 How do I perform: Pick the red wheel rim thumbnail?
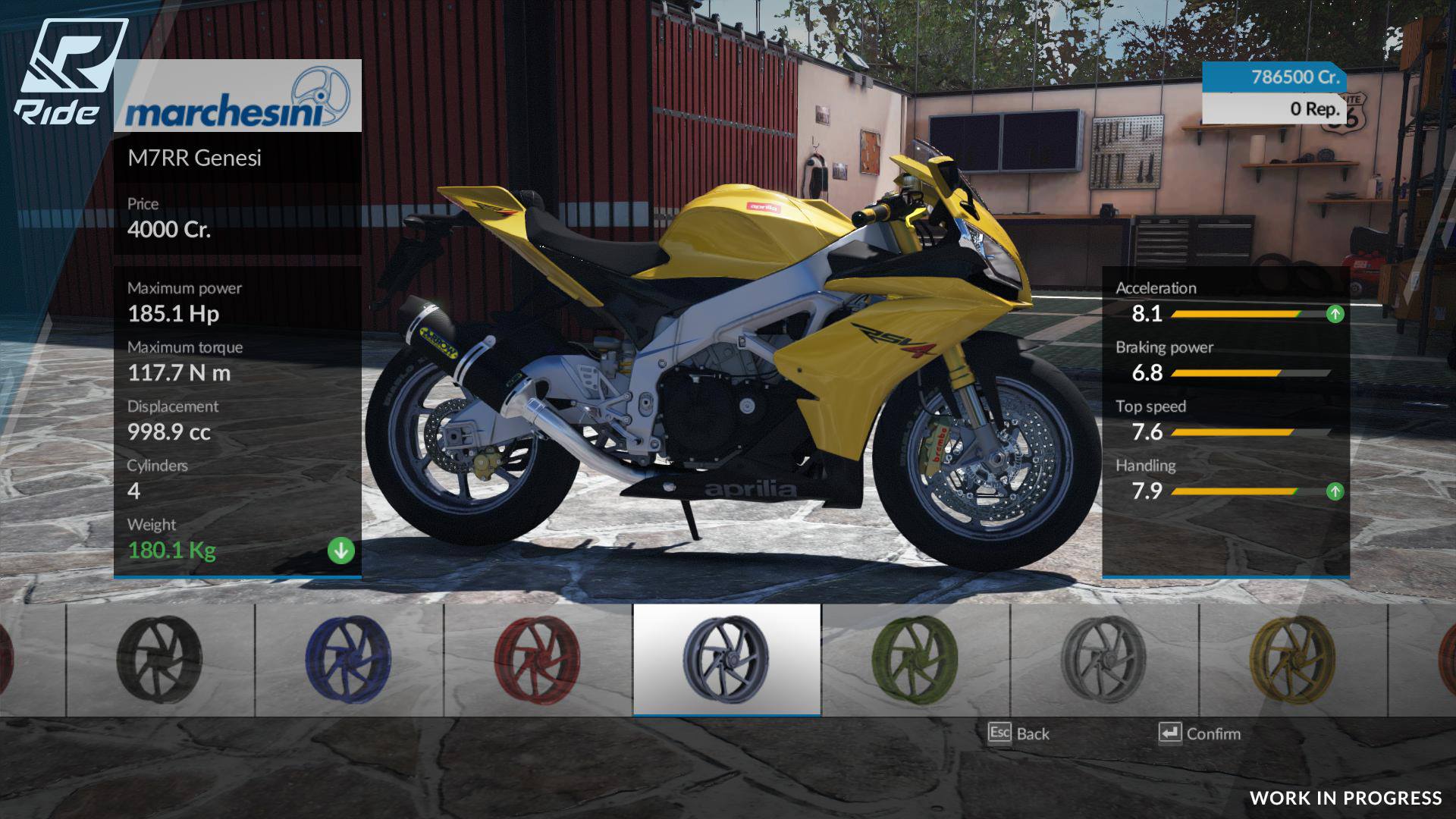point(537,659)
